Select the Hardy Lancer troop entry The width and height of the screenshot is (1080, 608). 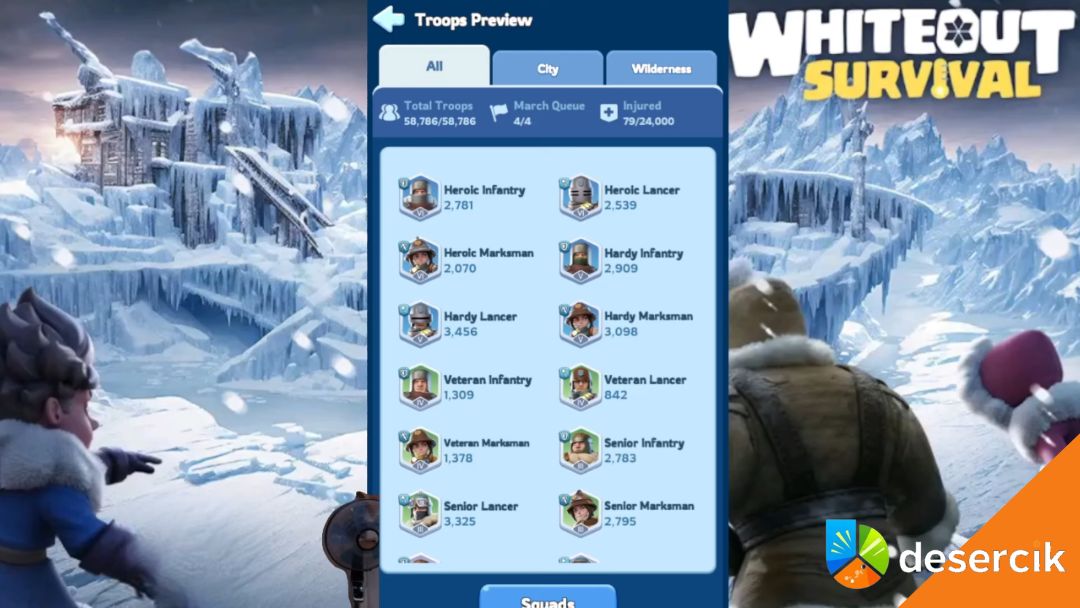[464, 323]
